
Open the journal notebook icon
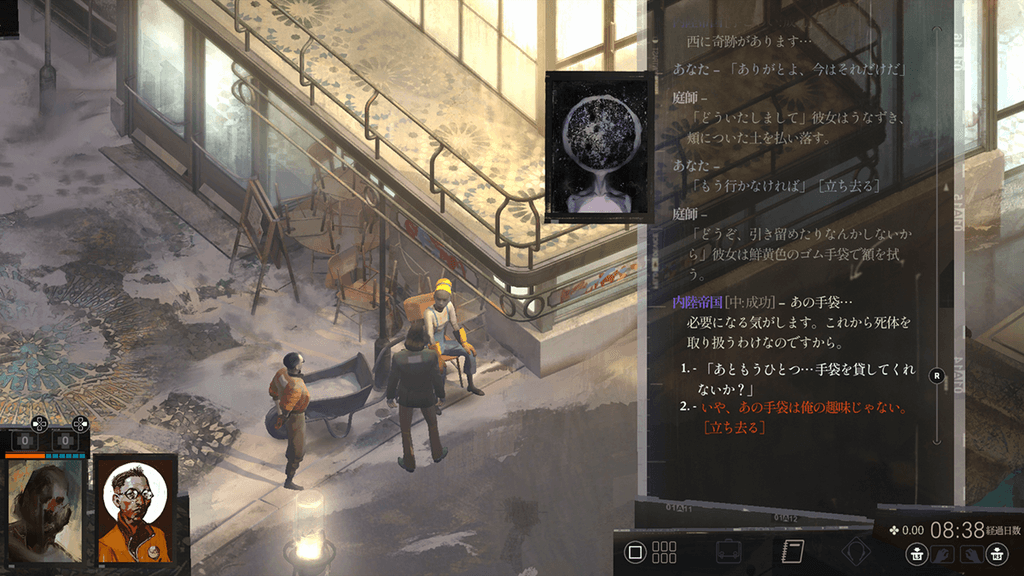point(793,551)
